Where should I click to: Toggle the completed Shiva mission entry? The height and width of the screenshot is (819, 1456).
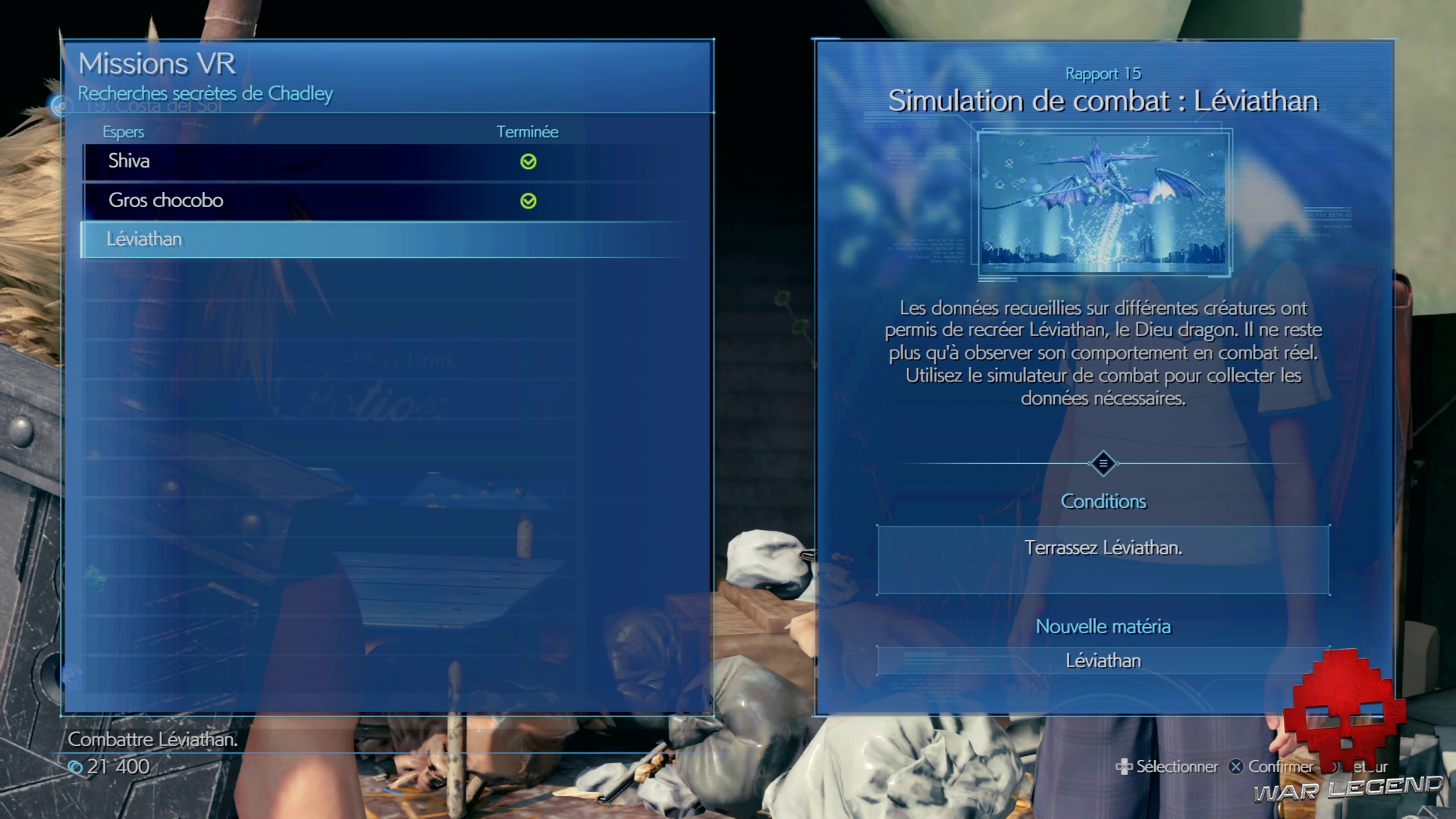(303, 162)
